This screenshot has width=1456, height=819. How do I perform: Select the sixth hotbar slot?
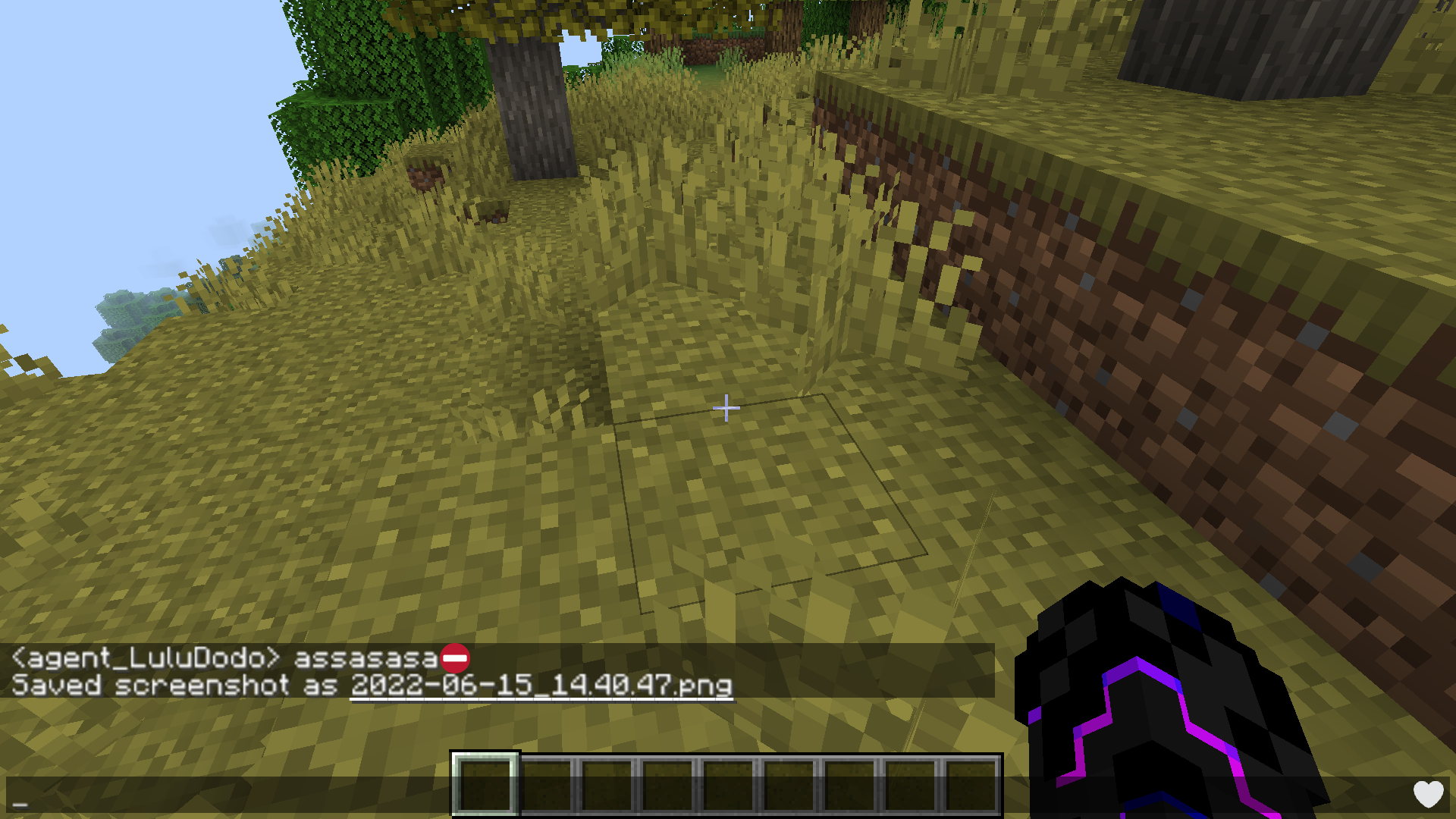pyautogui.click(x=789, y=785)
